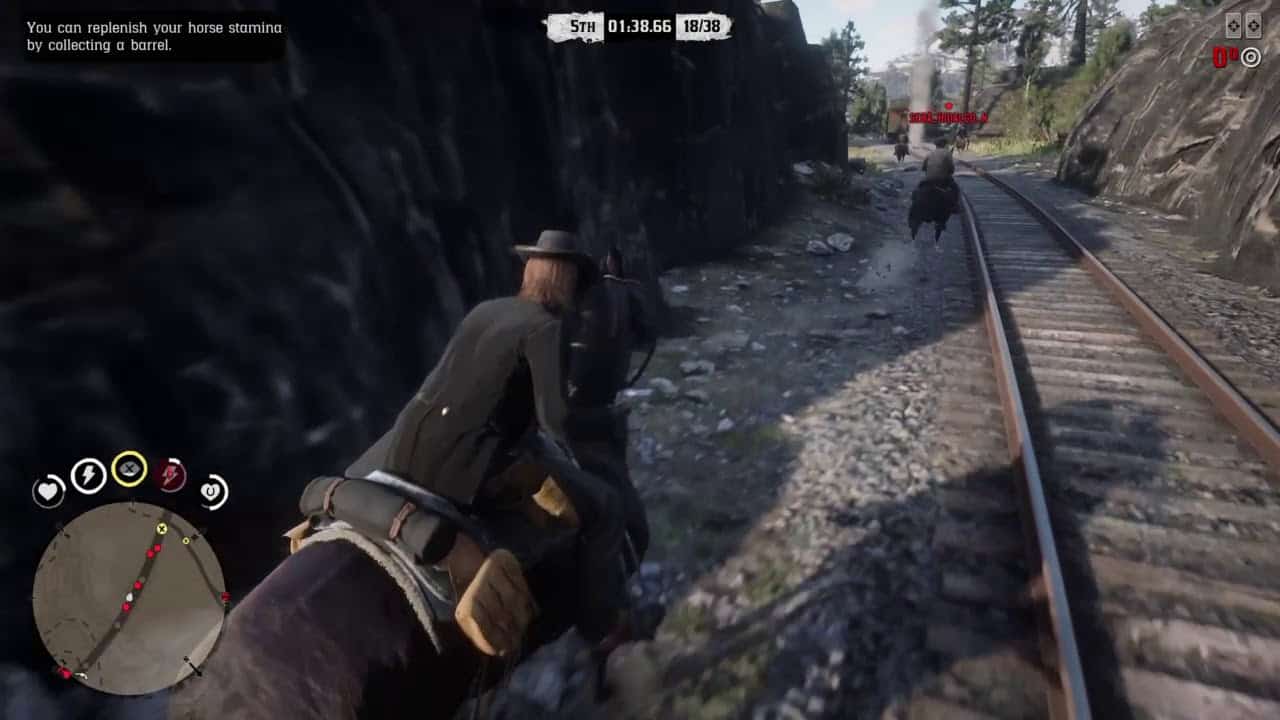Select the horseshoe heart horse health core
Image resolution: width=1280 pixels, height=720 pixels.
click(212, 492)
